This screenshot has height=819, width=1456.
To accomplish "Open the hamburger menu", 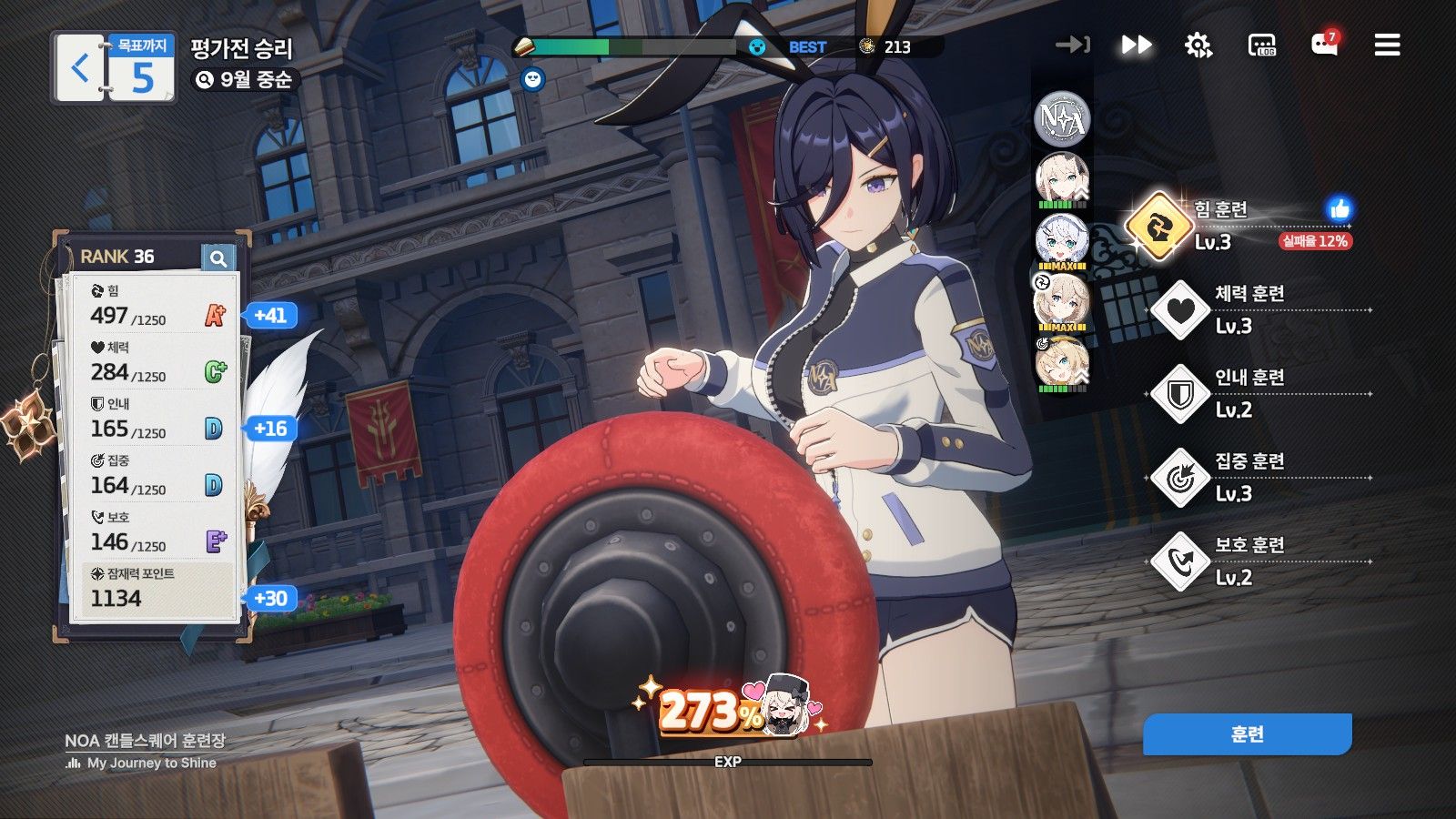I will coord(1387,45).
